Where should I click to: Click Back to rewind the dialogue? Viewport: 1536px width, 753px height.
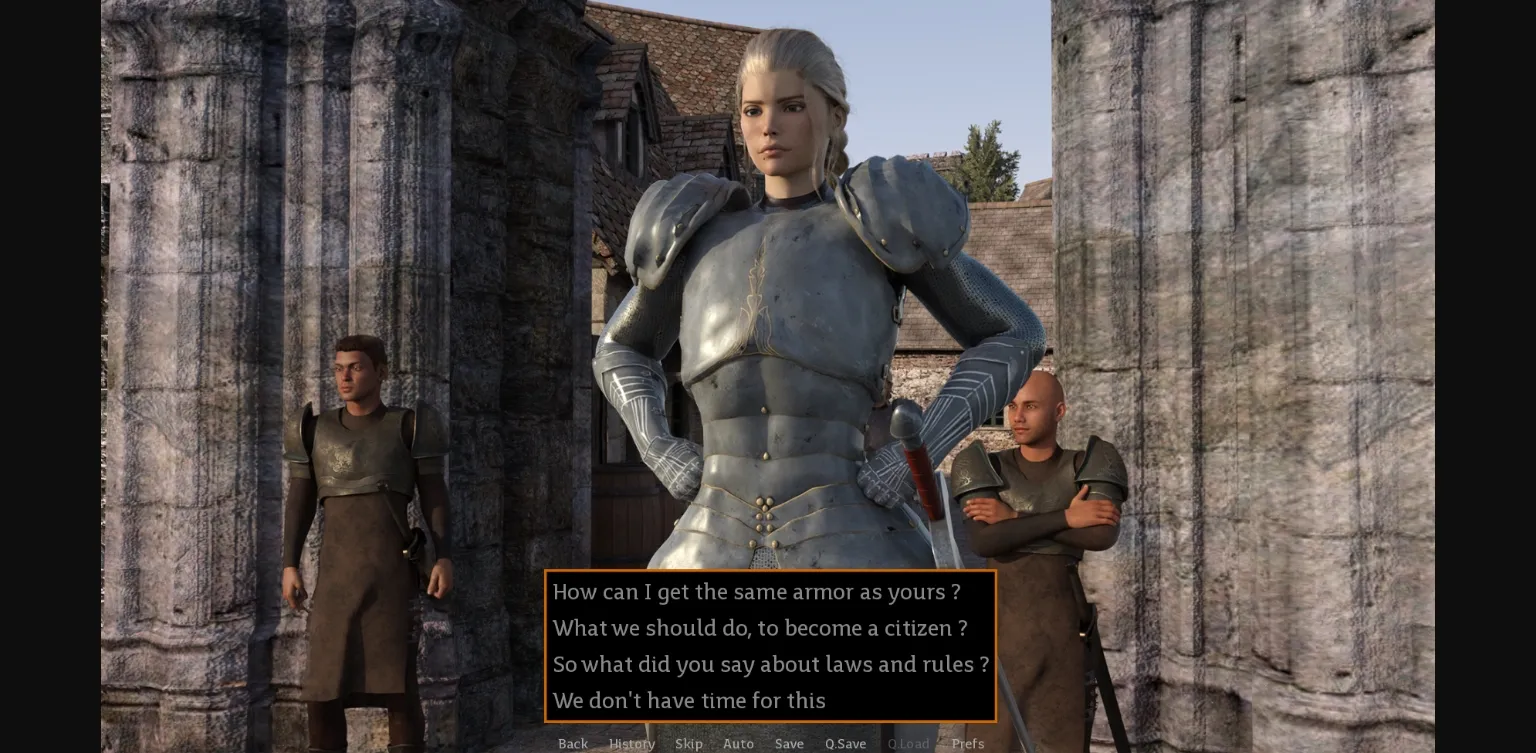point(573,744)
